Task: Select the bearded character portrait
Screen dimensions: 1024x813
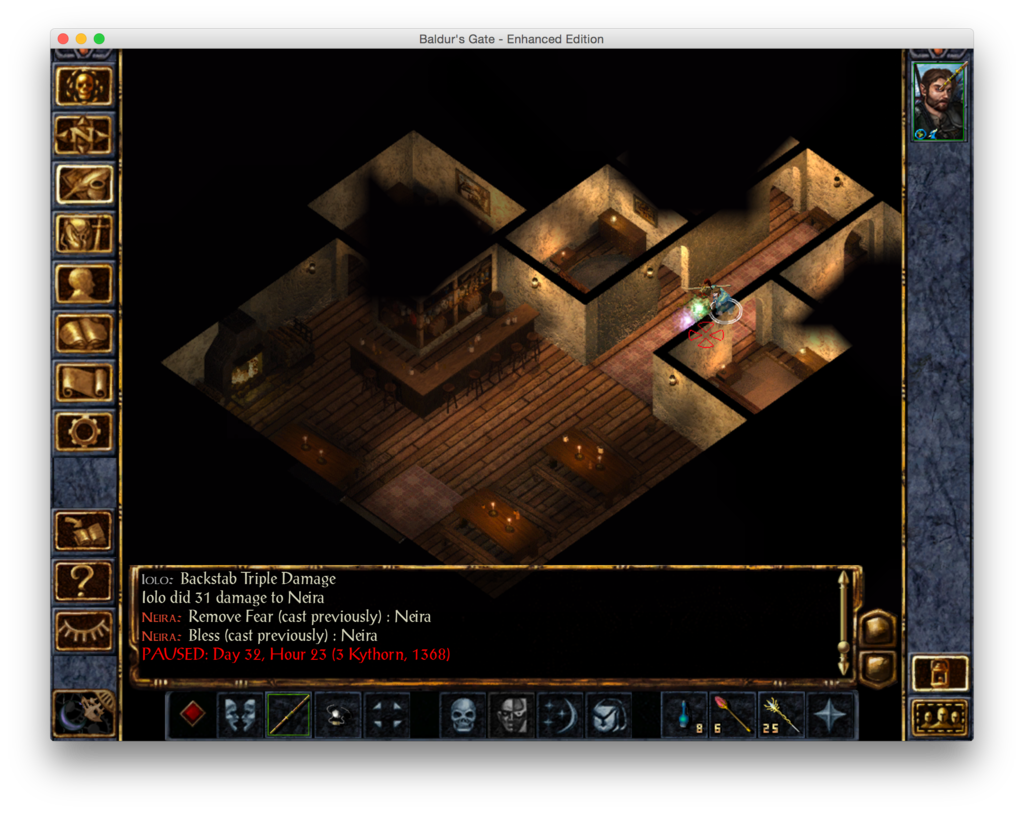Action: click(939, 104)
